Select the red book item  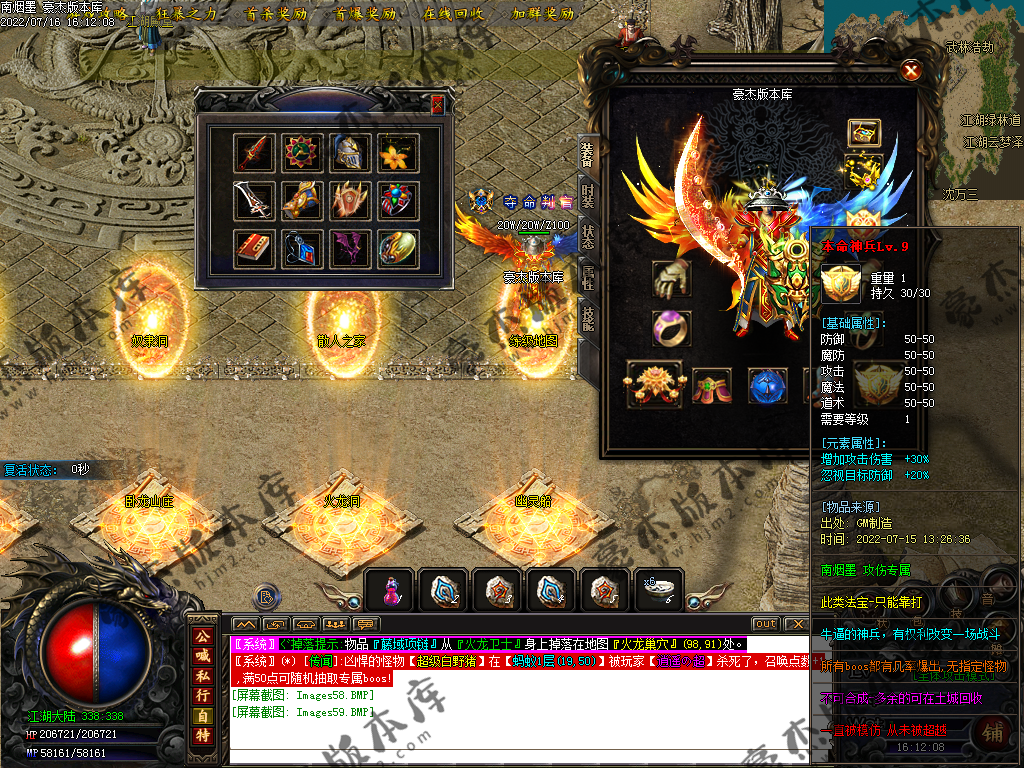click(254, 248)
